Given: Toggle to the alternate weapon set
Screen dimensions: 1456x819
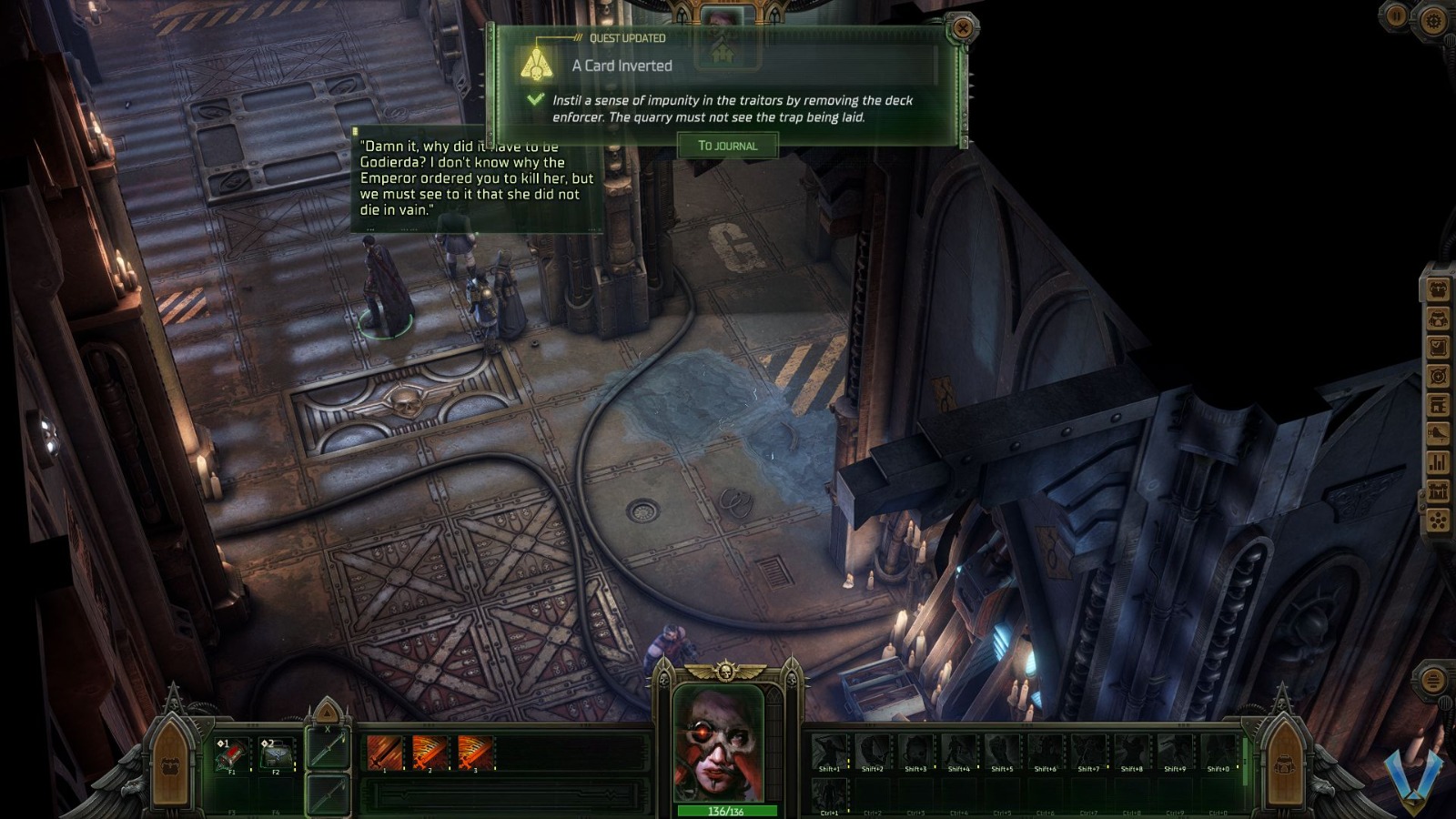Looking at the screenshot, I should pos(329,794).
